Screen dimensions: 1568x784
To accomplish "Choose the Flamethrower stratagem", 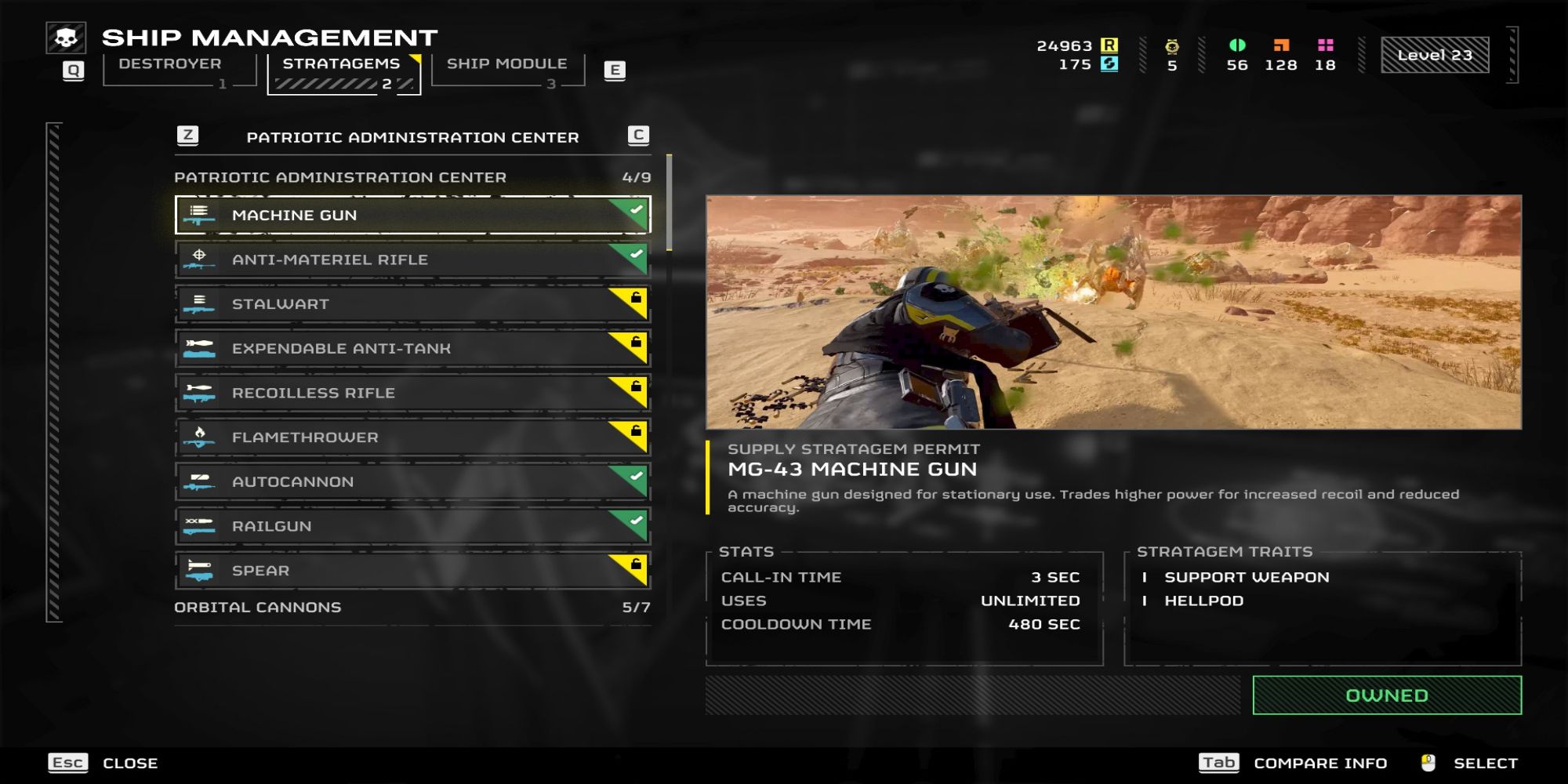I will (412, 437).
